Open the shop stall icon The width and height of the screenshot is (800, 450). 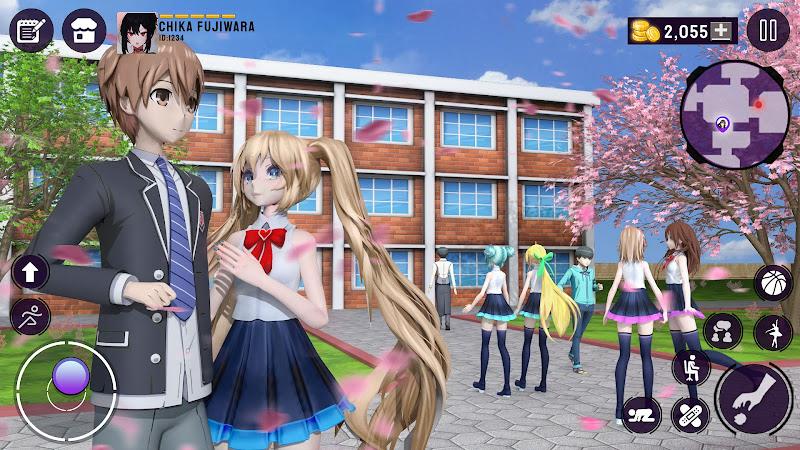coord(84,30)
